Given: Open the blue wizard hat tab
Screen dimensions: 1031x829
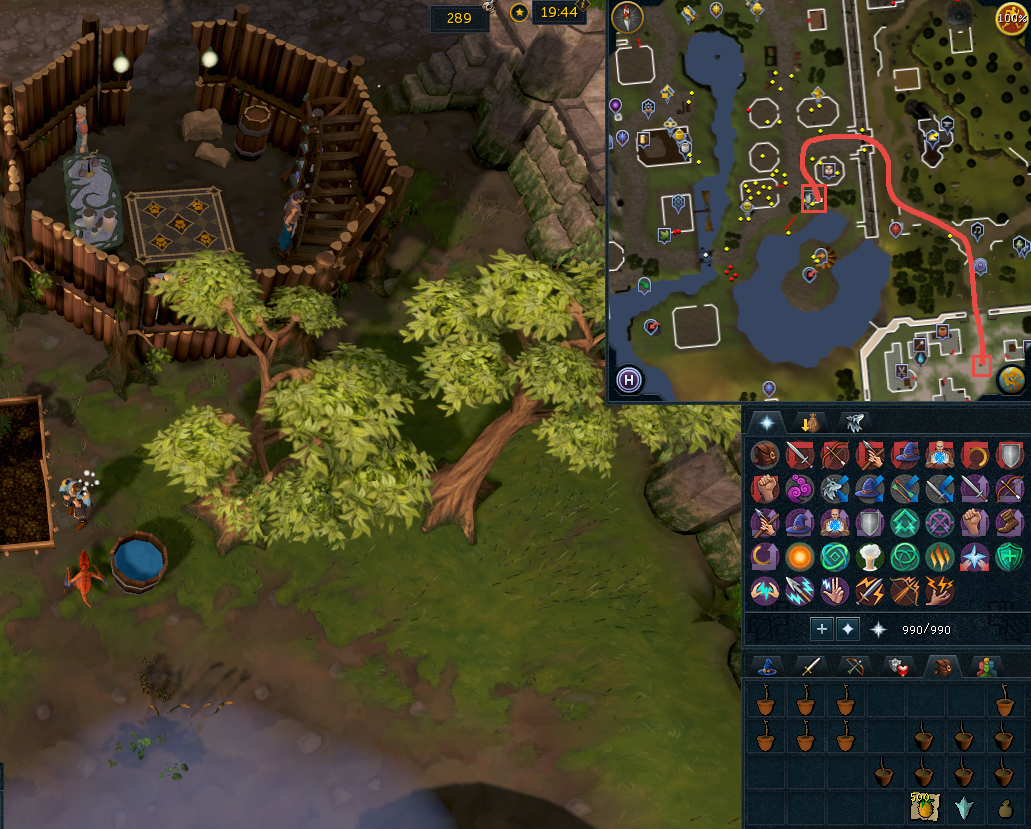Looking at the screenshot, I should 766,666.
